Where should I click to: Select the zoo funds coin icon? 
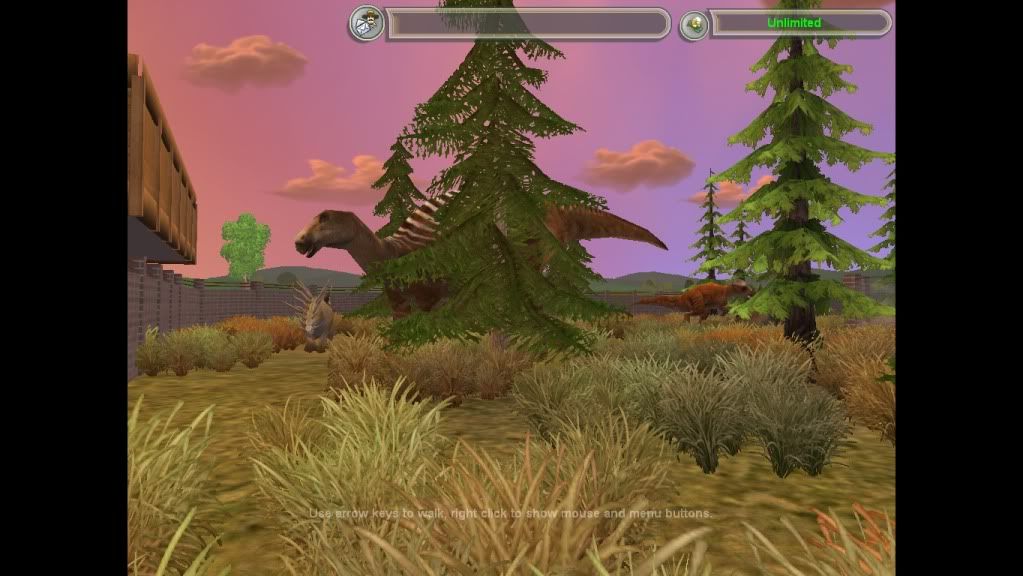point(694,25)
